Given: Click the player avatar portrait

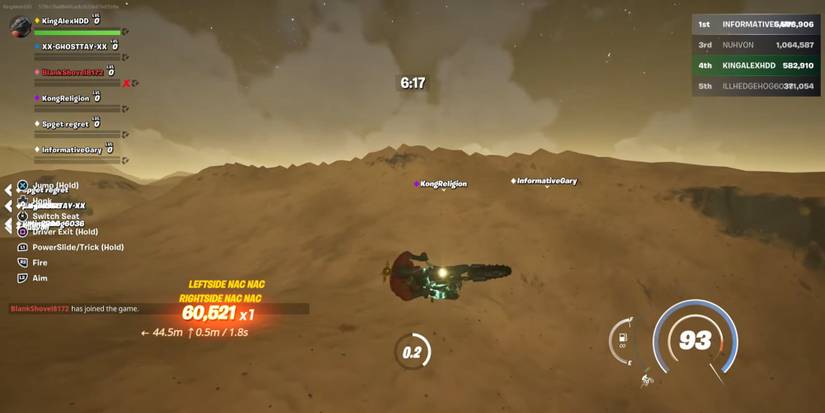Looking at the screenshot, I should (19, 28).
